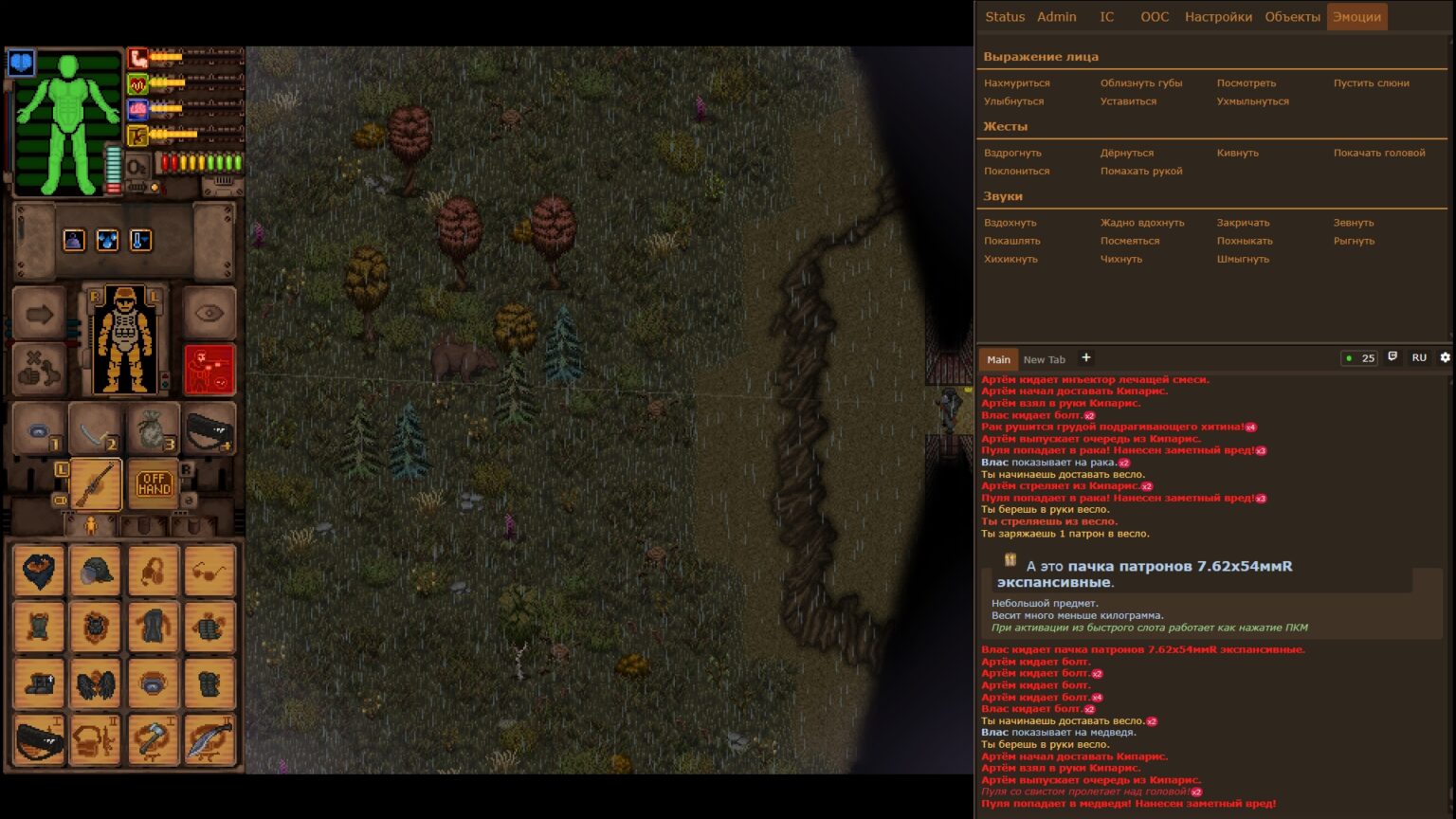Switch to the Status tab
Screen dimensions: 1456x819
(x=1005, y=17)
